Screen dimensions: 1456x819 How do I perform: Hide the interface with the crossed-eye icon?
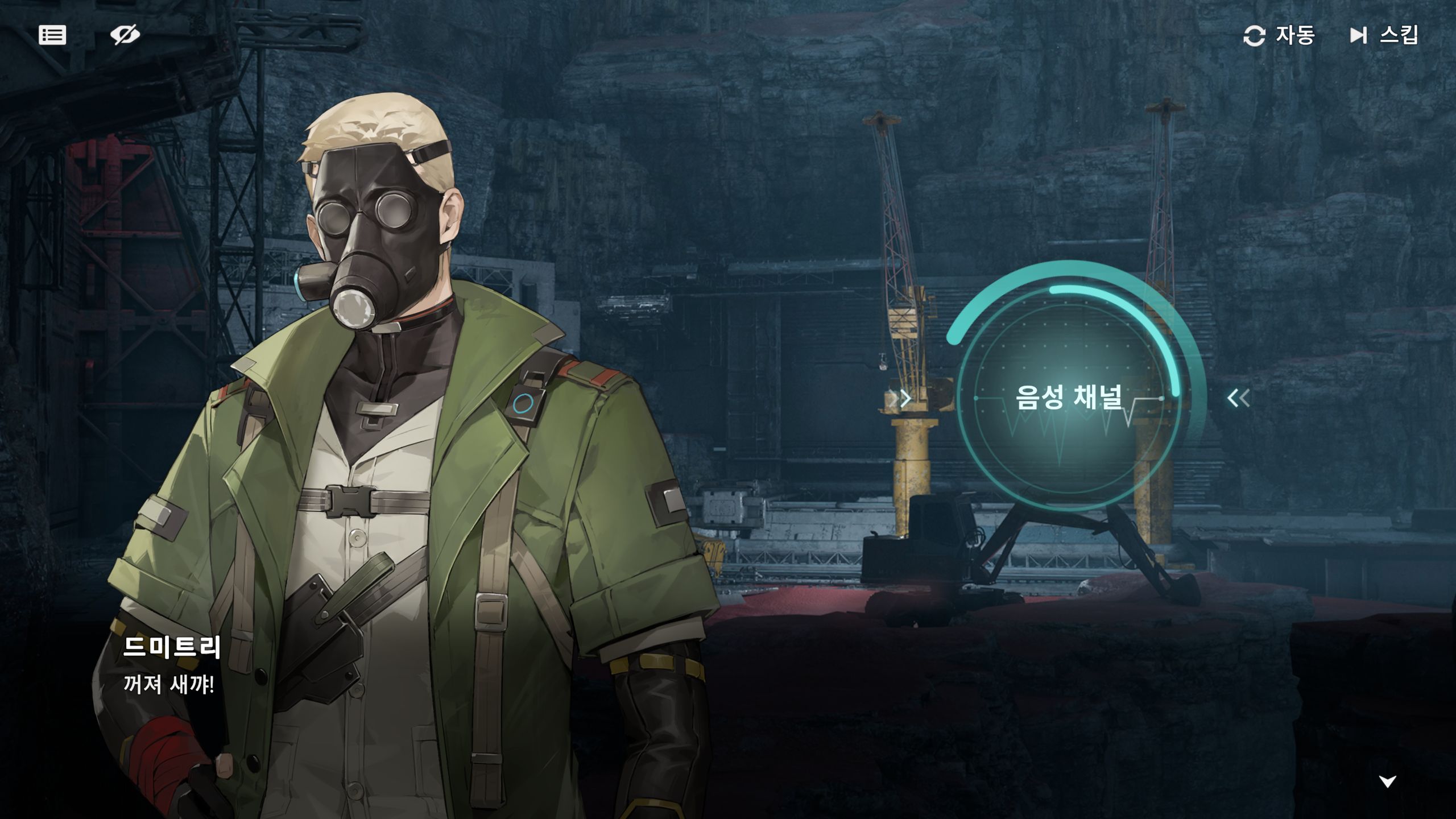(x=125, y=35)
